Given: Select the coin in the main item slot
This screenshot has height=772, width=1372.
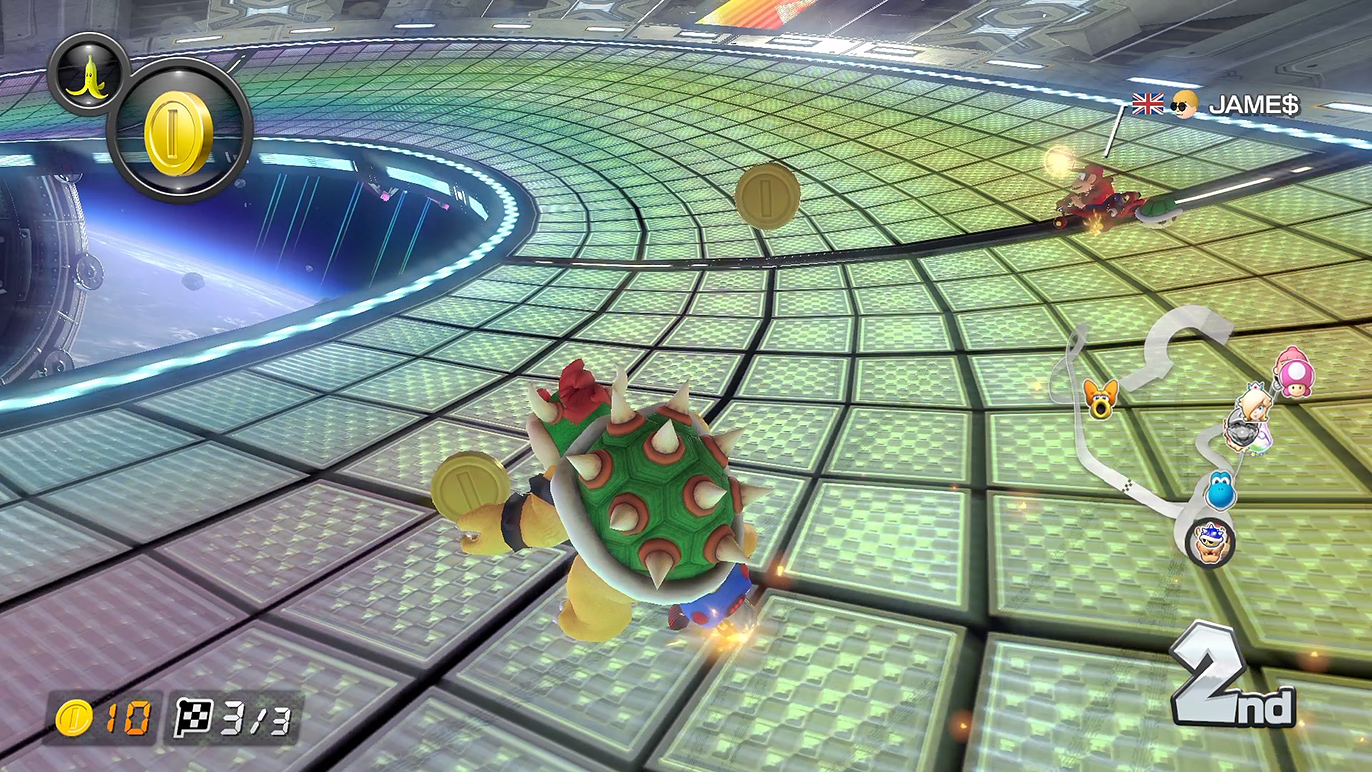Looking at the screenshot, I should click(178, 133).
